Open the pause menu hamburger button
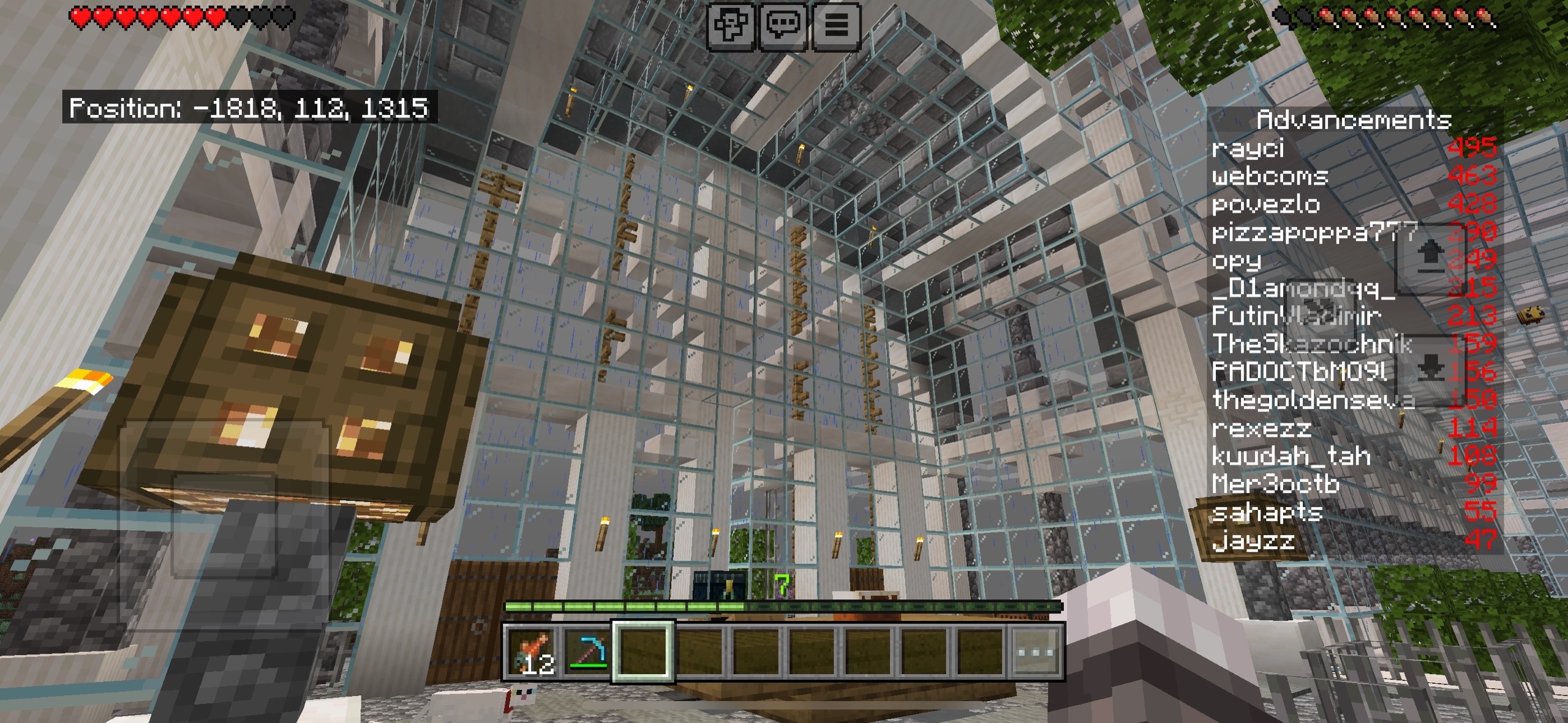Image resolution: width=1568 pixels, height=723 pixels. click(x=836, y=26)
